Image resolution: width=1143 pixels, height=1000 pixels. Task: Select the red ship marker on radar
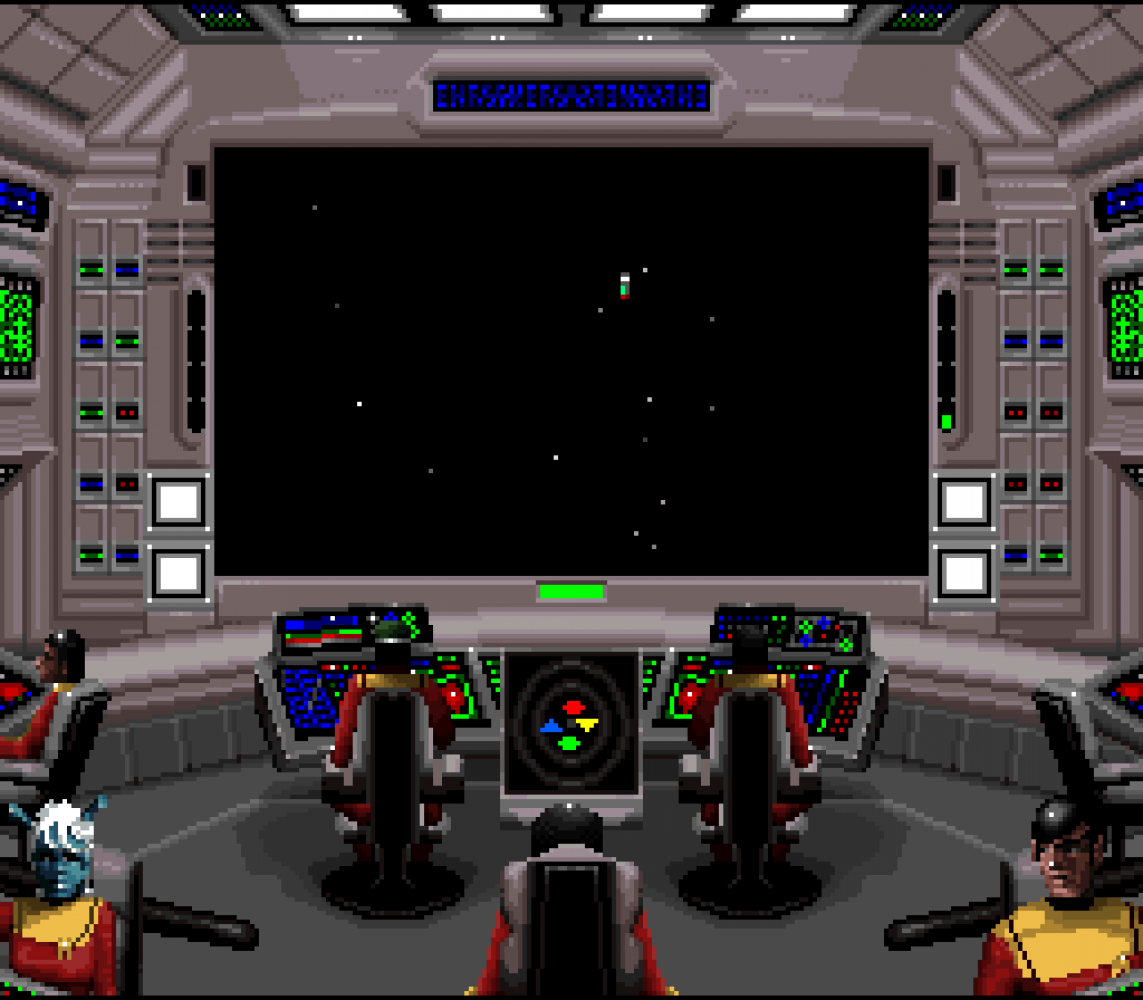(x=573, y=707)
